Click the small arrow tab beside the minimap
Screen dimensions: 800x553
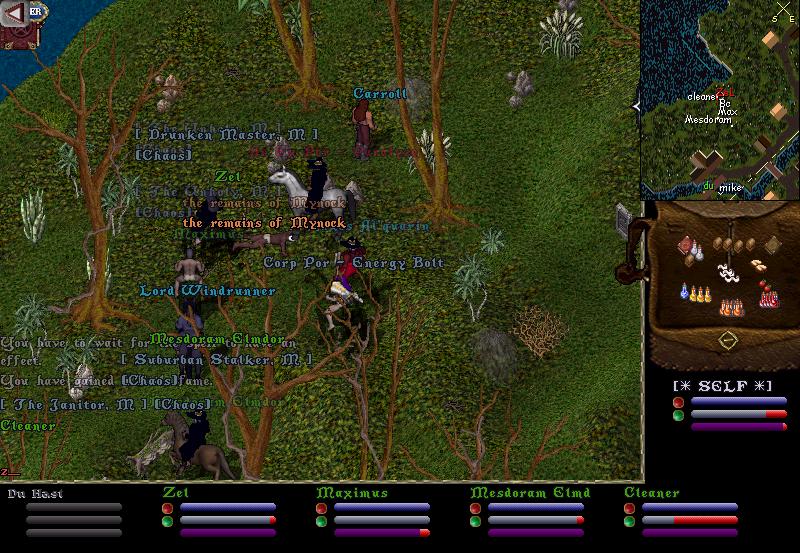pyautogui.click(x=636, y=105)
